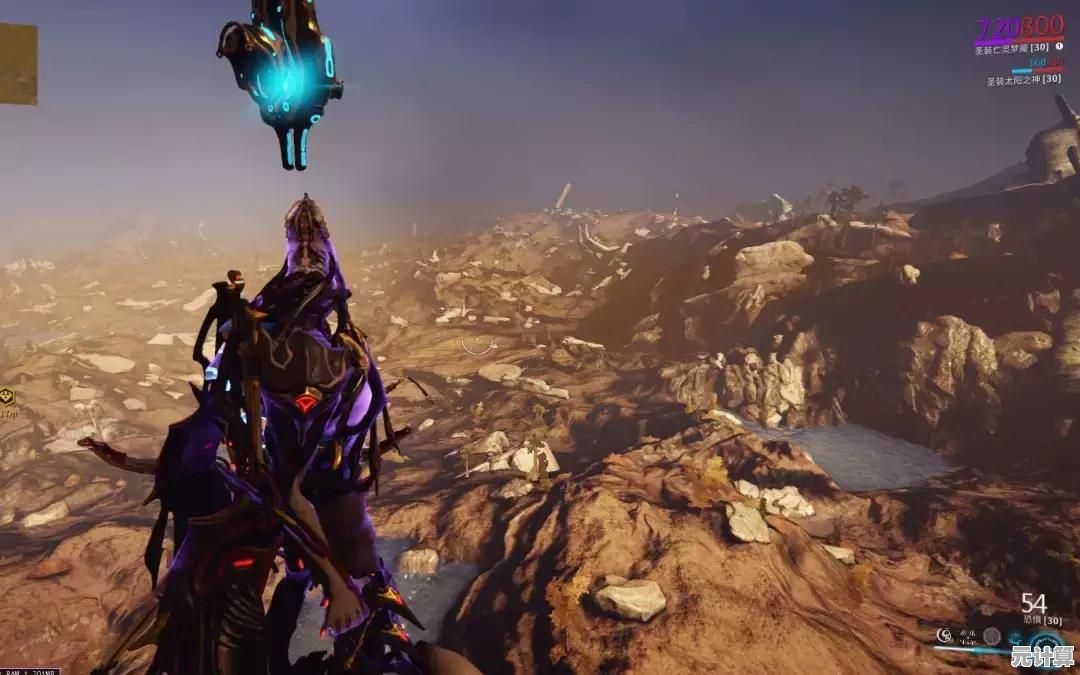
Task: Activate the grey circular emblem ability icon
Action: pyautogui.click(x=991, y=635)
